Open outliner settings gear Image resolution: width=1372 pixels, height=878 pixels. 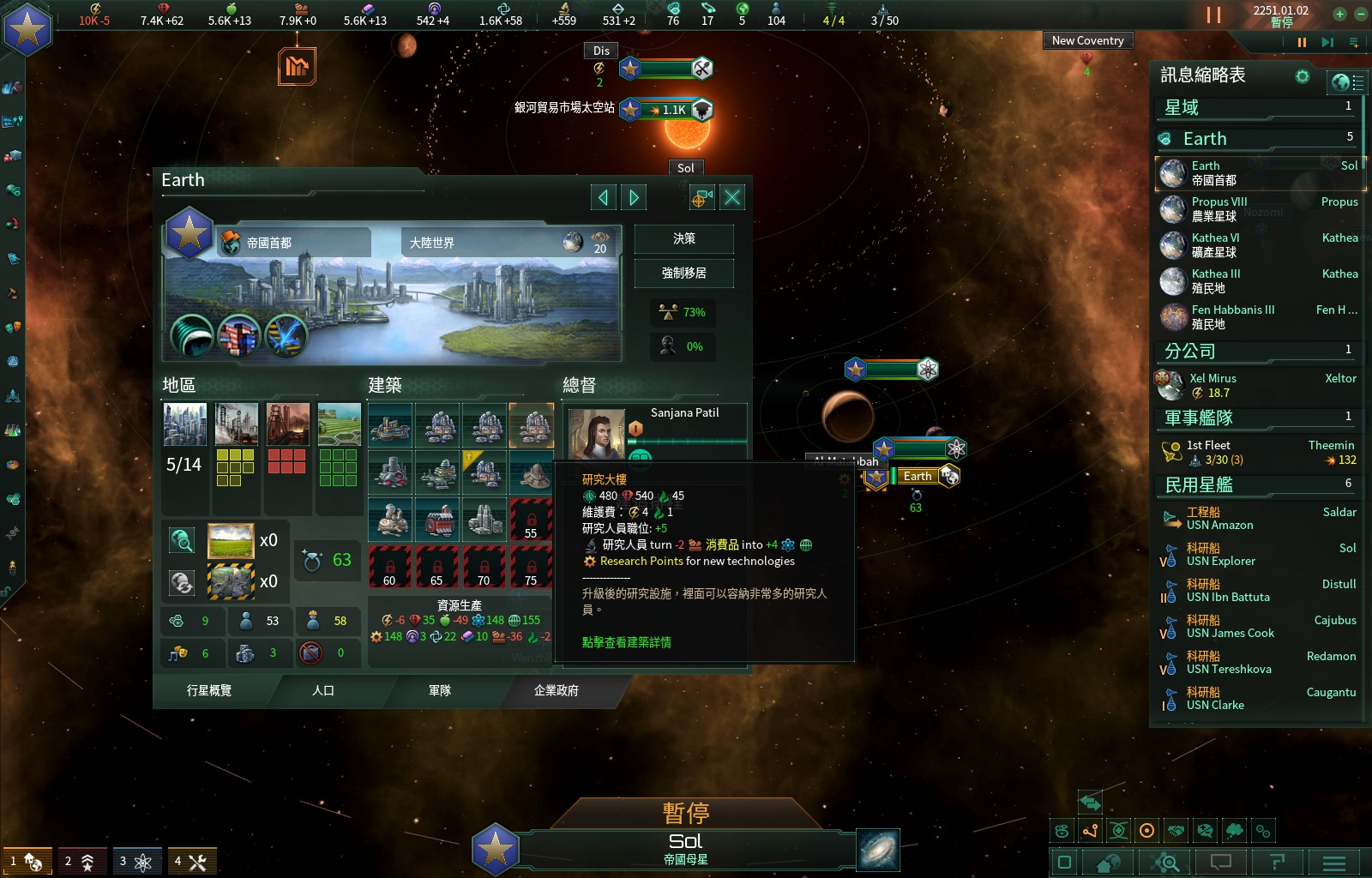[x=1303, y=76]
